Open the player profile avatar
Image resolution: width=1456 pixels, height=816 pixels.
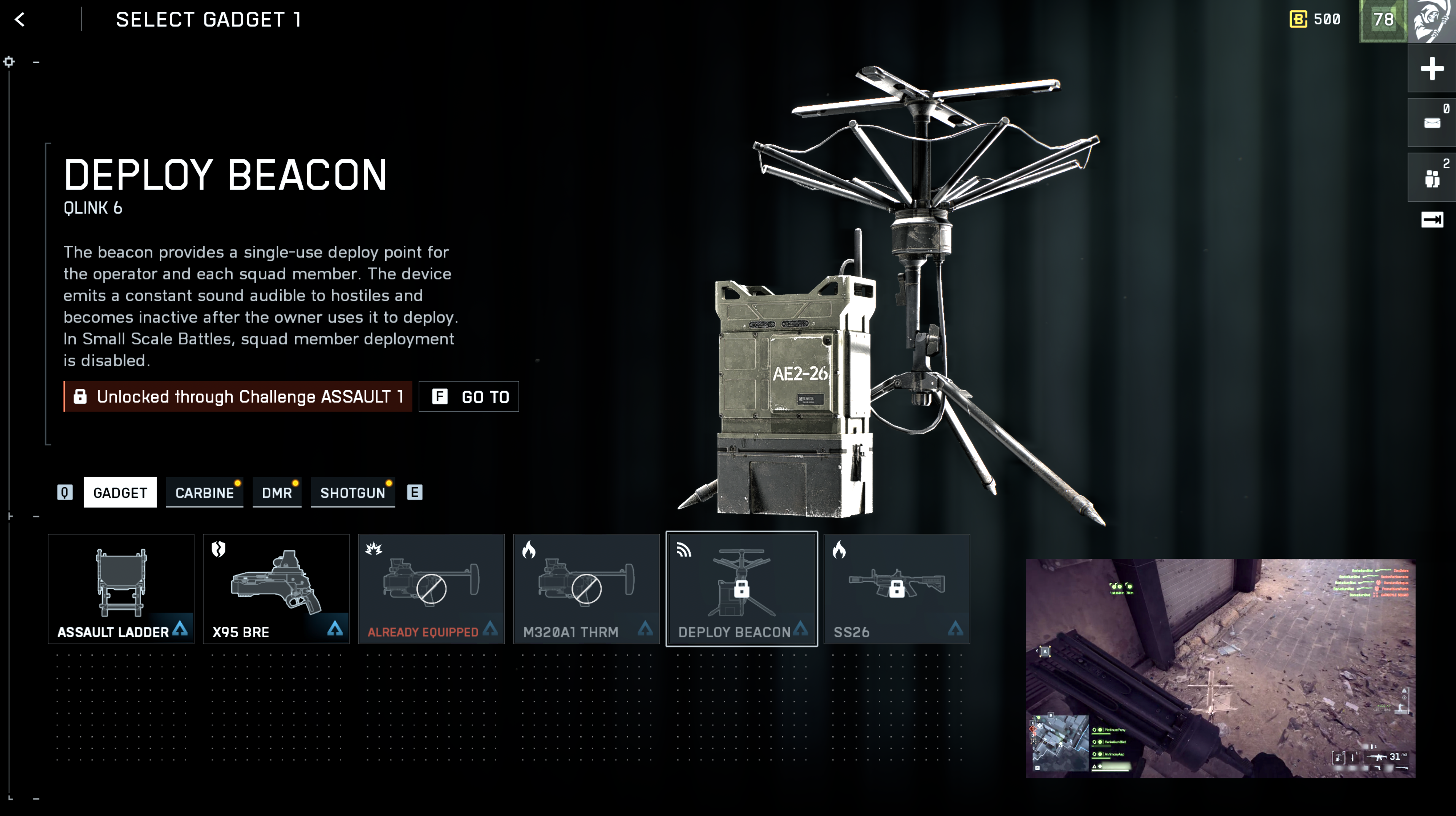[1432, 21]
